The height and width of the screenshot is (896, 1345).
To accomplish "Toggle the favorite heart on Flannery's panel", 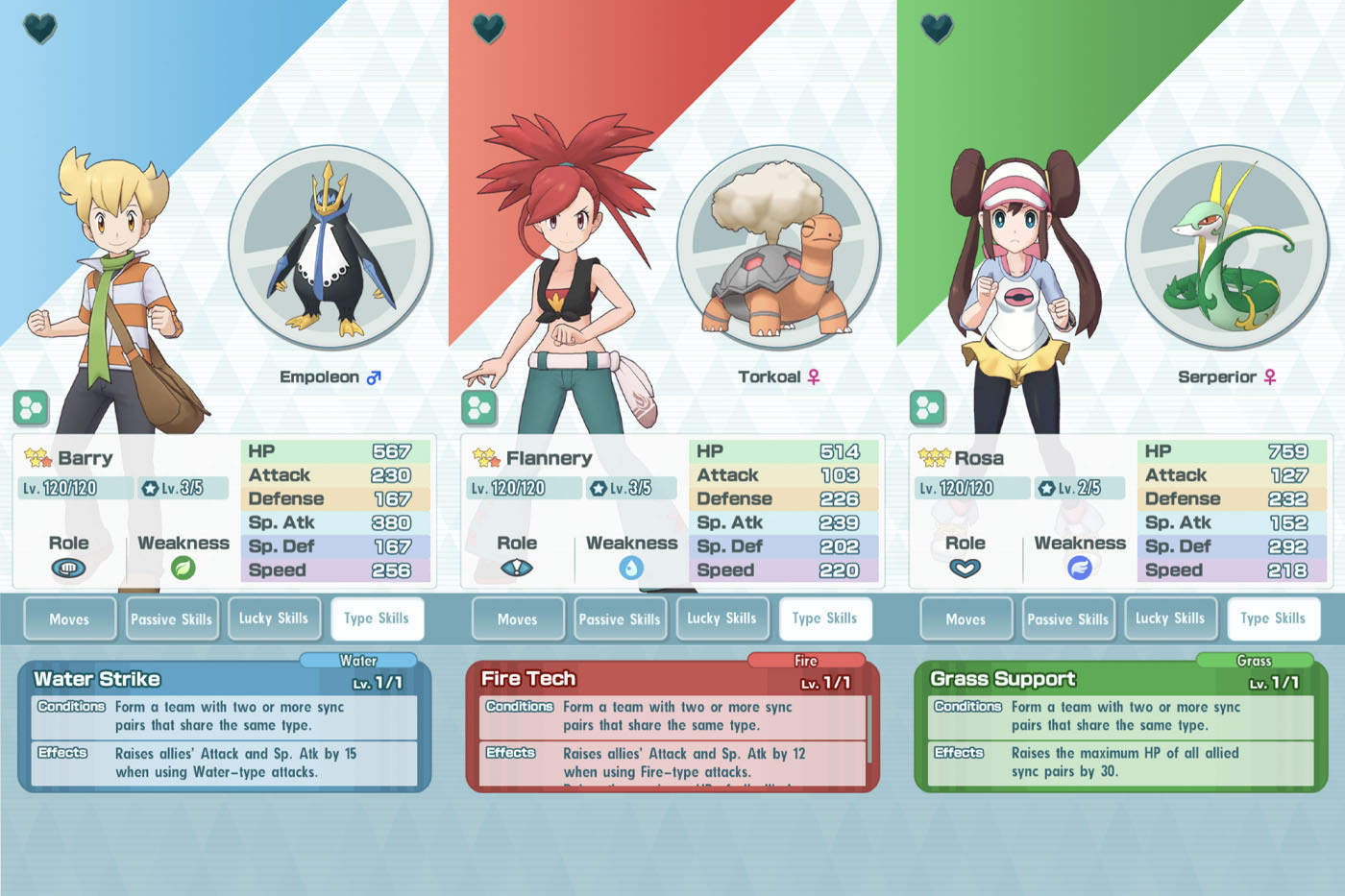I will [488, 28].
